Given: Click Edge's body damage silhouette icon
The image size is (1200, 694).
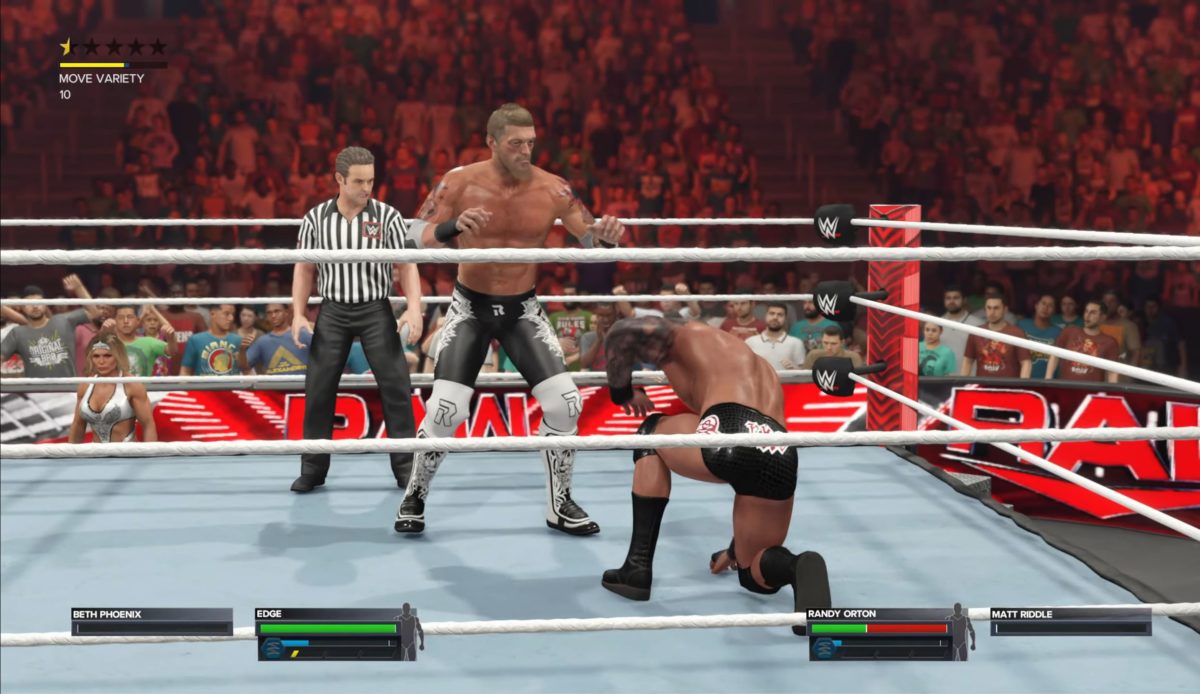Looking at the screenshot, I should click(407, 631).
